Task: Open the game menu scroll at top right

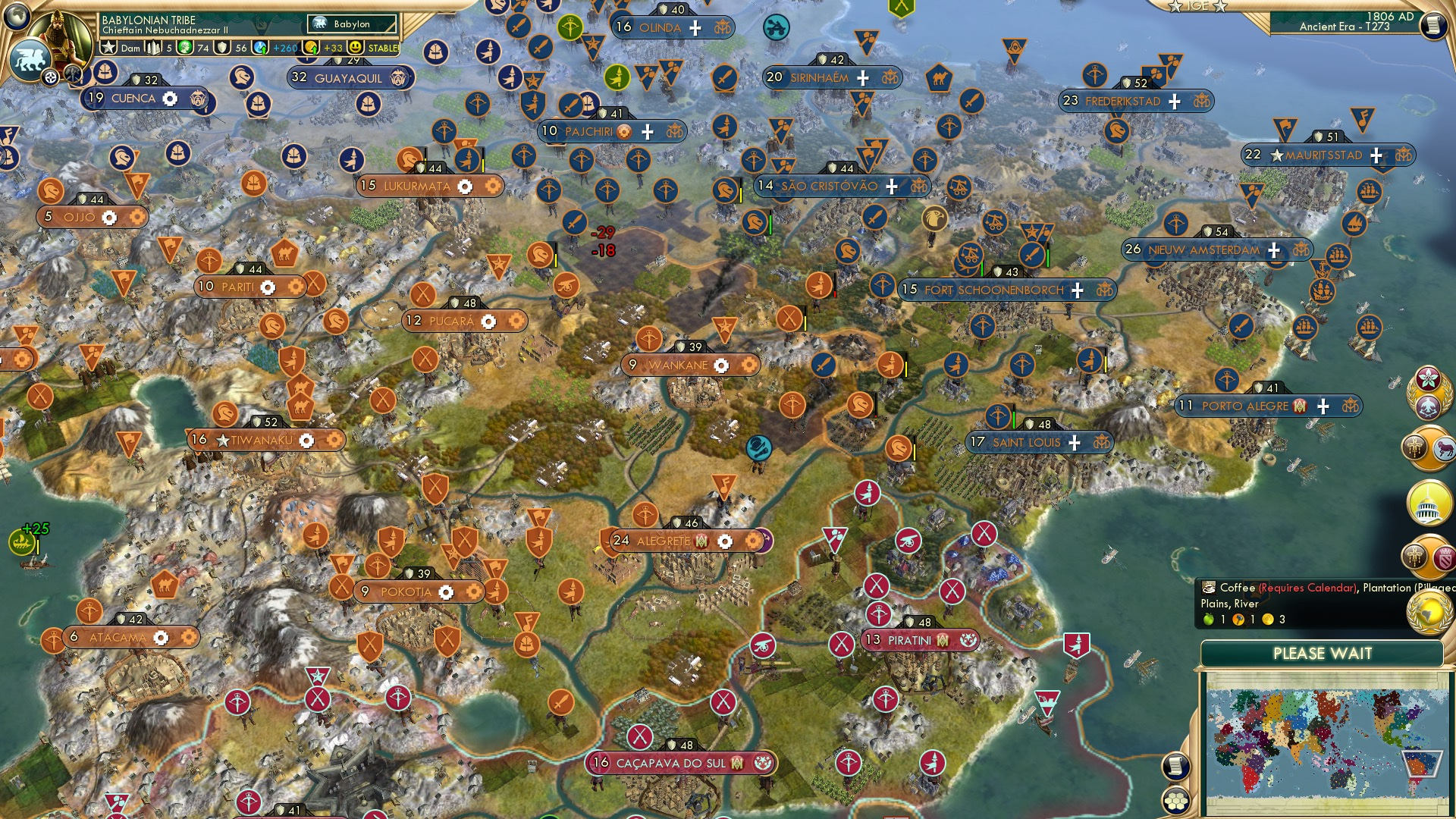Action: tap(1435, 24)
